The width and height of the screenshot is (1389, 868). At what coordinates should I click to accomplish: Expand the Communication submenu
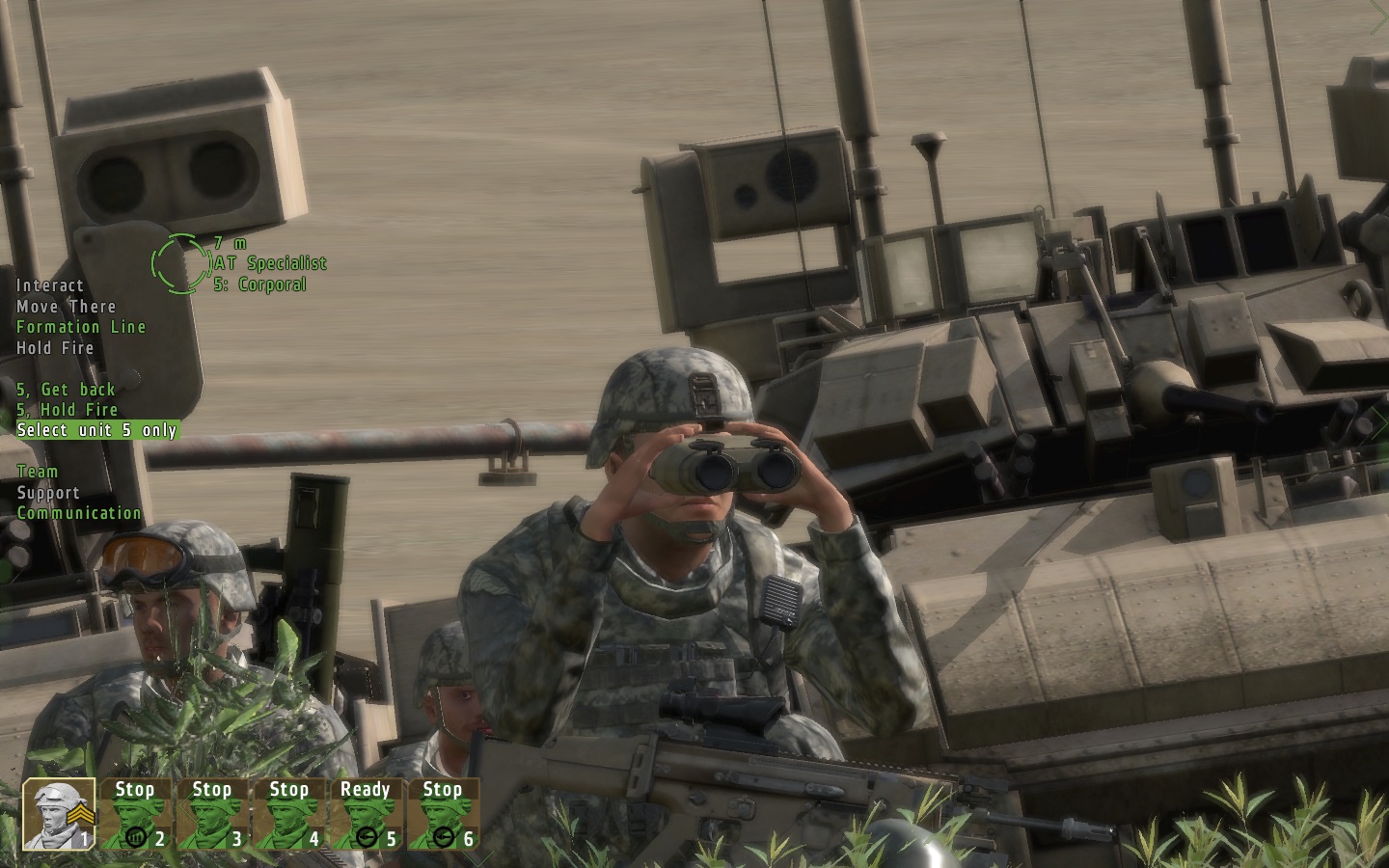pos(78,513)
